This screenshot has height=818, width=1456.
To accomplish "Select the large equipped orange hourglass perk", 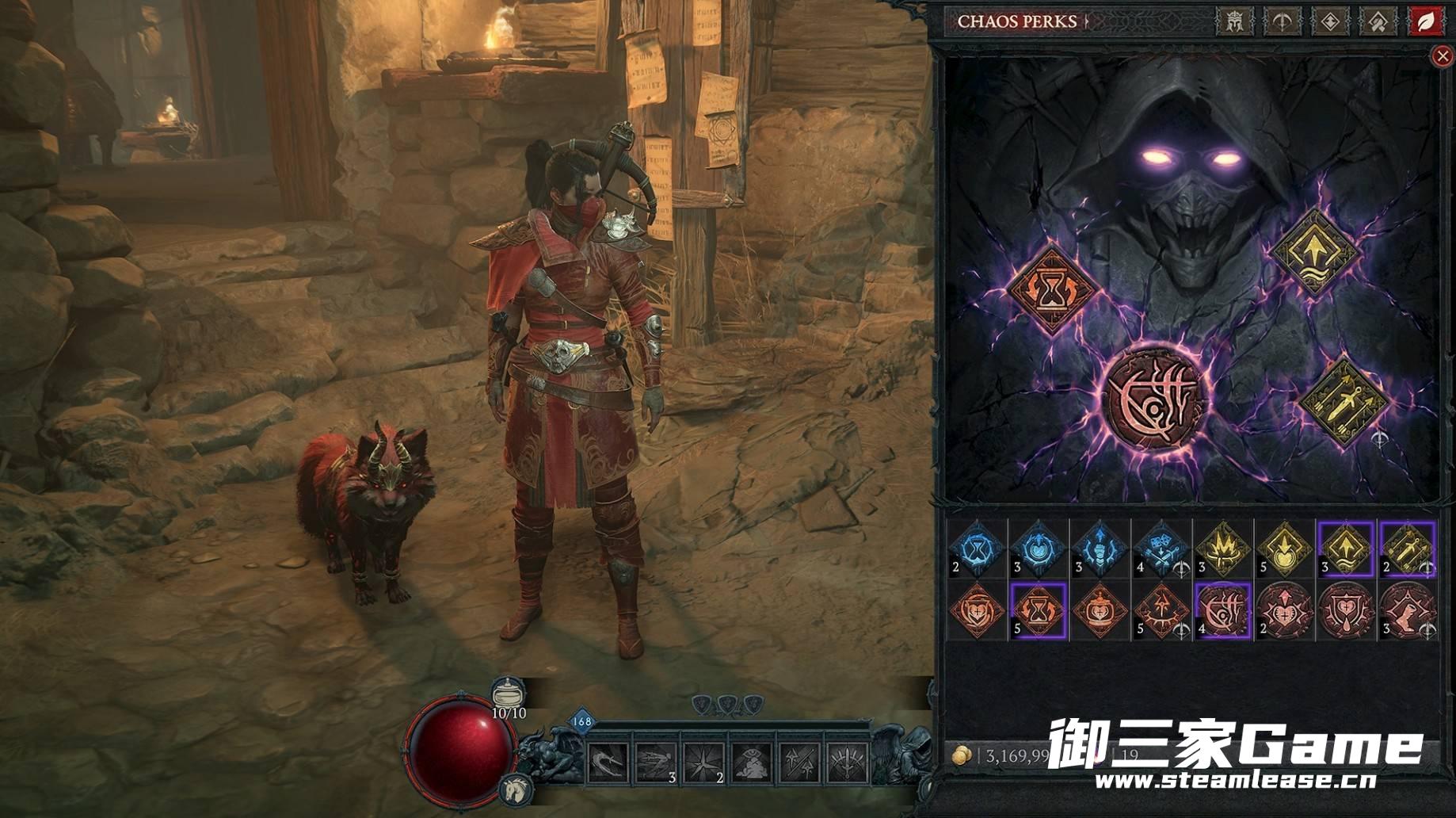I will (1052, 289).
